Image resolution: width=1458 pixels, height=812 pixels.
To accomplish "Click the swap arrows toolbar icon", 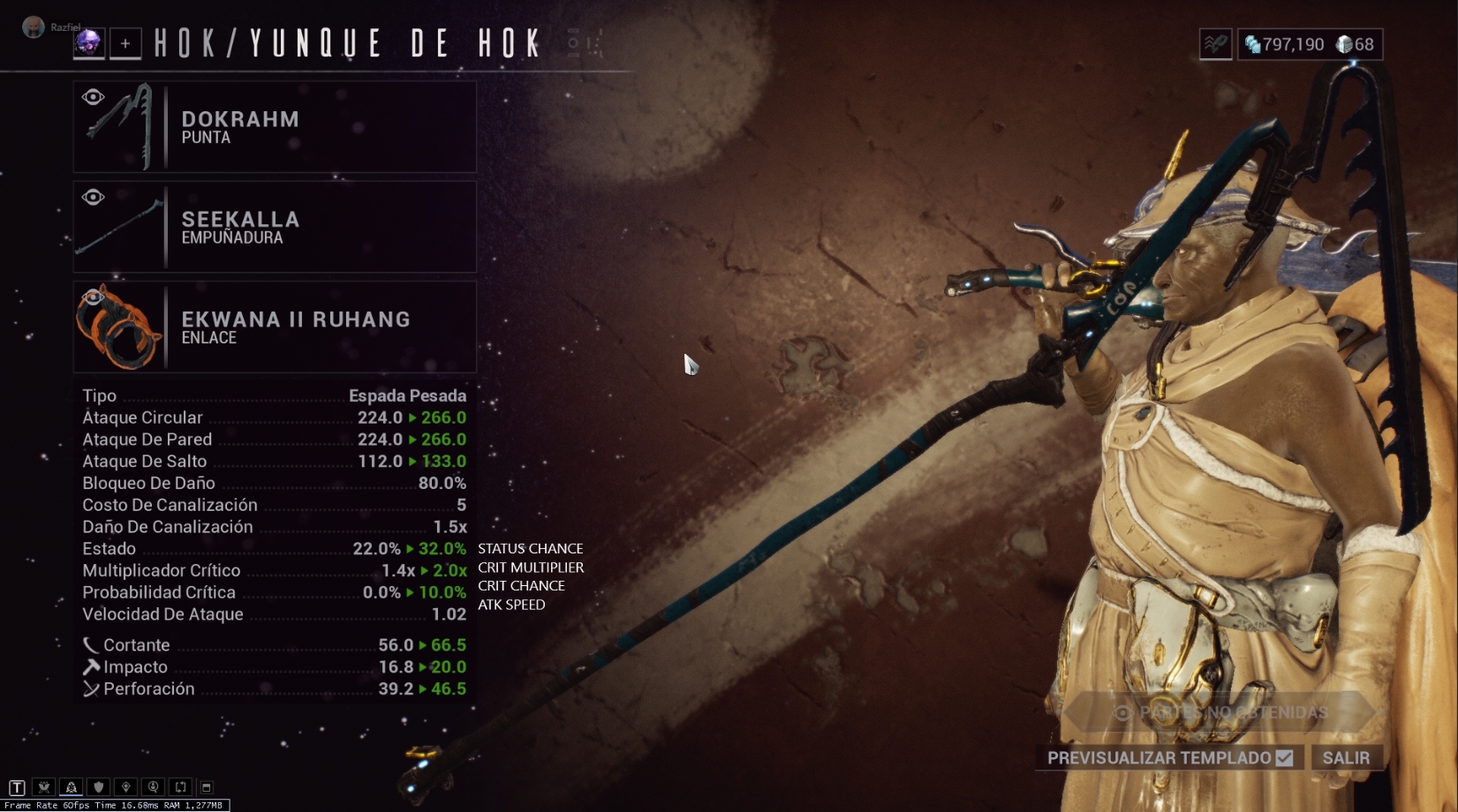I will (x=181, y=787).
